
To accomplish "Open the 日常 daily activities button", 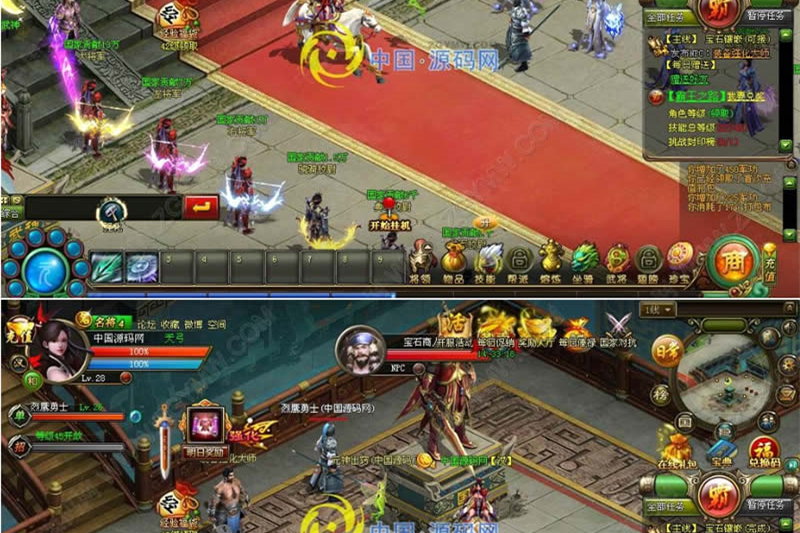I will (663, 351).
